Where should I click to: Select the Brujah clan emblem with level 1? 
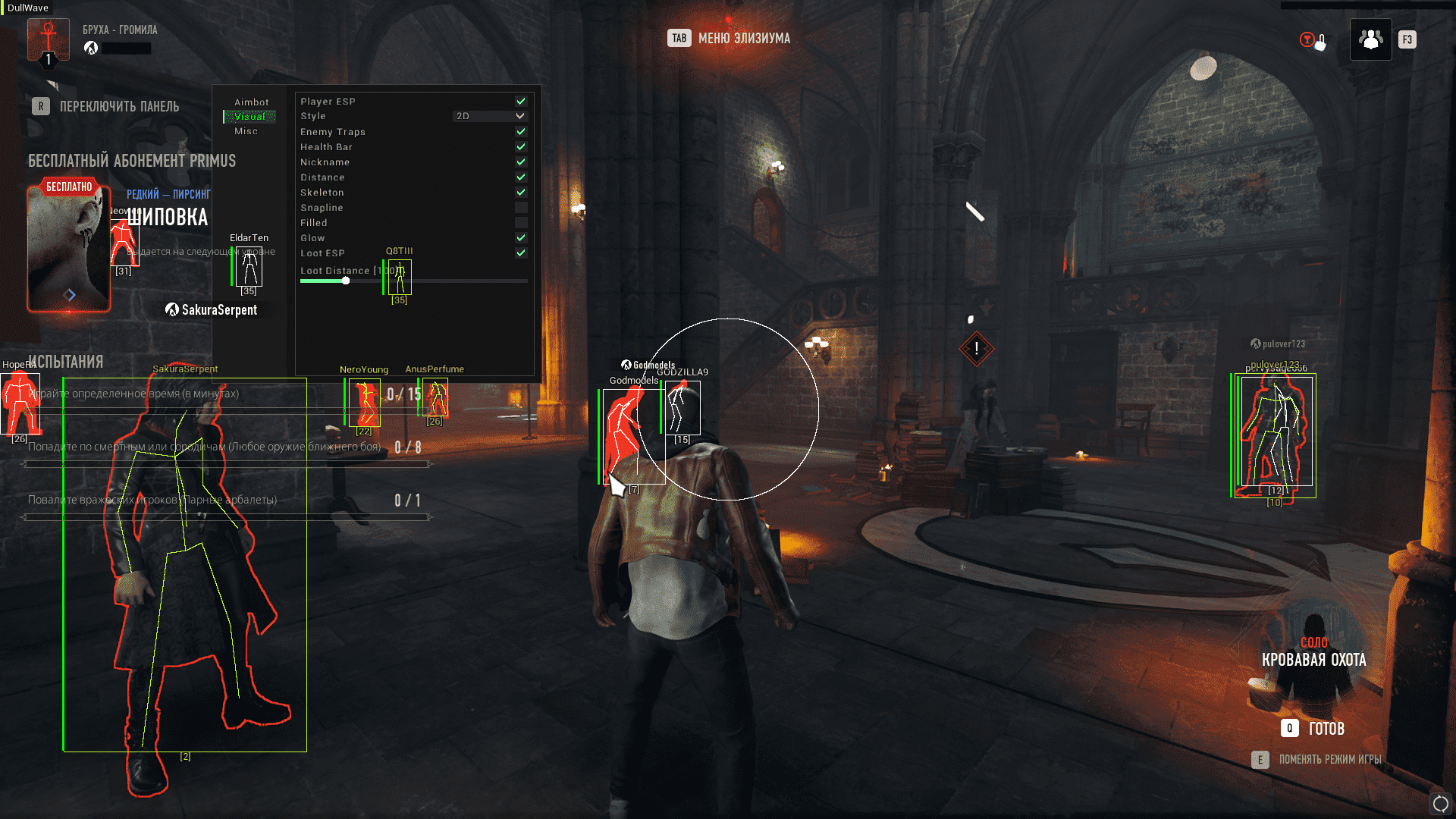click(x=49, y=40)
